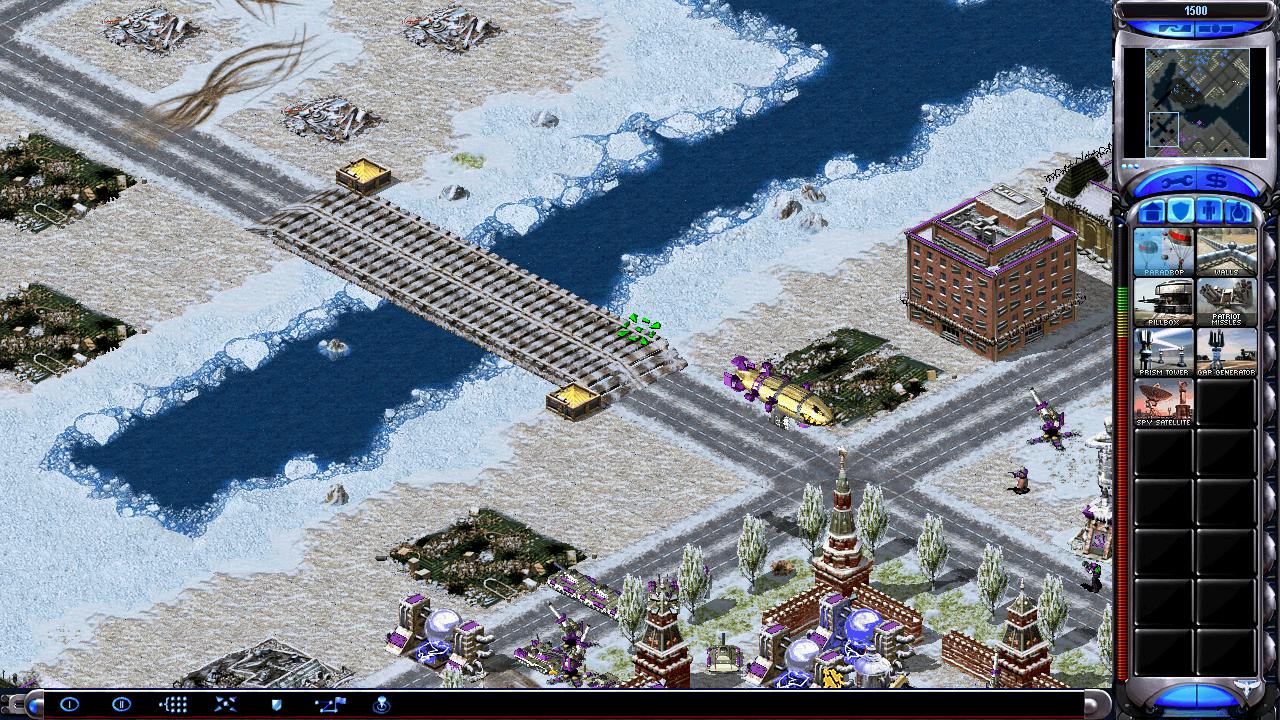Build a Pillbox defense
The image size is (1280, 720).
coord(1164,302)
